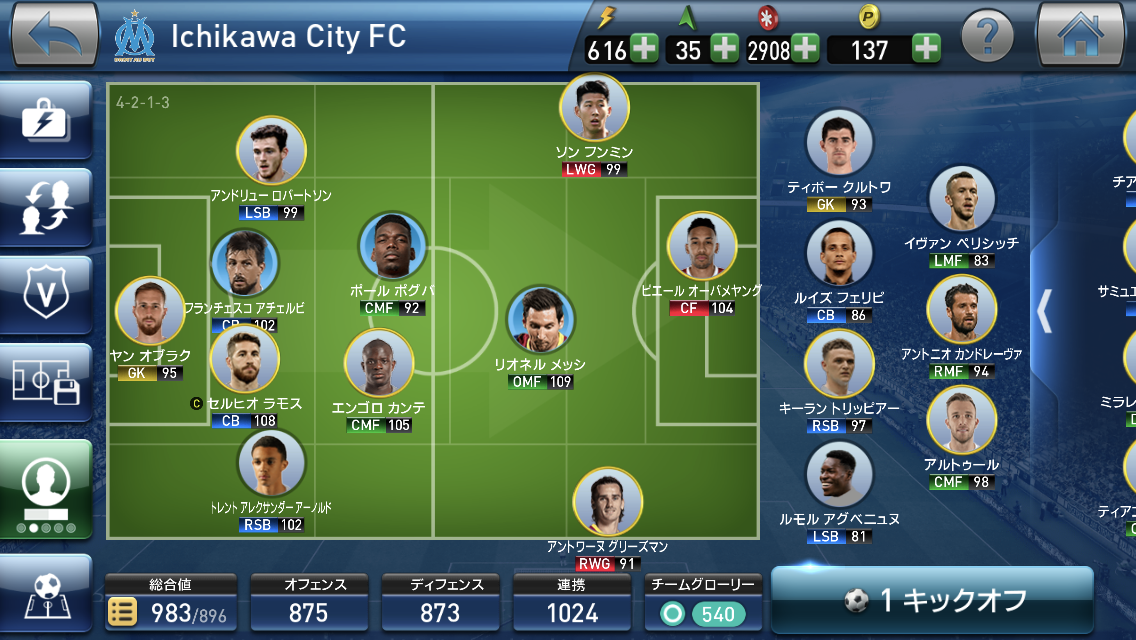
Task: Open the player swap side button
Action: pos(45,207)
